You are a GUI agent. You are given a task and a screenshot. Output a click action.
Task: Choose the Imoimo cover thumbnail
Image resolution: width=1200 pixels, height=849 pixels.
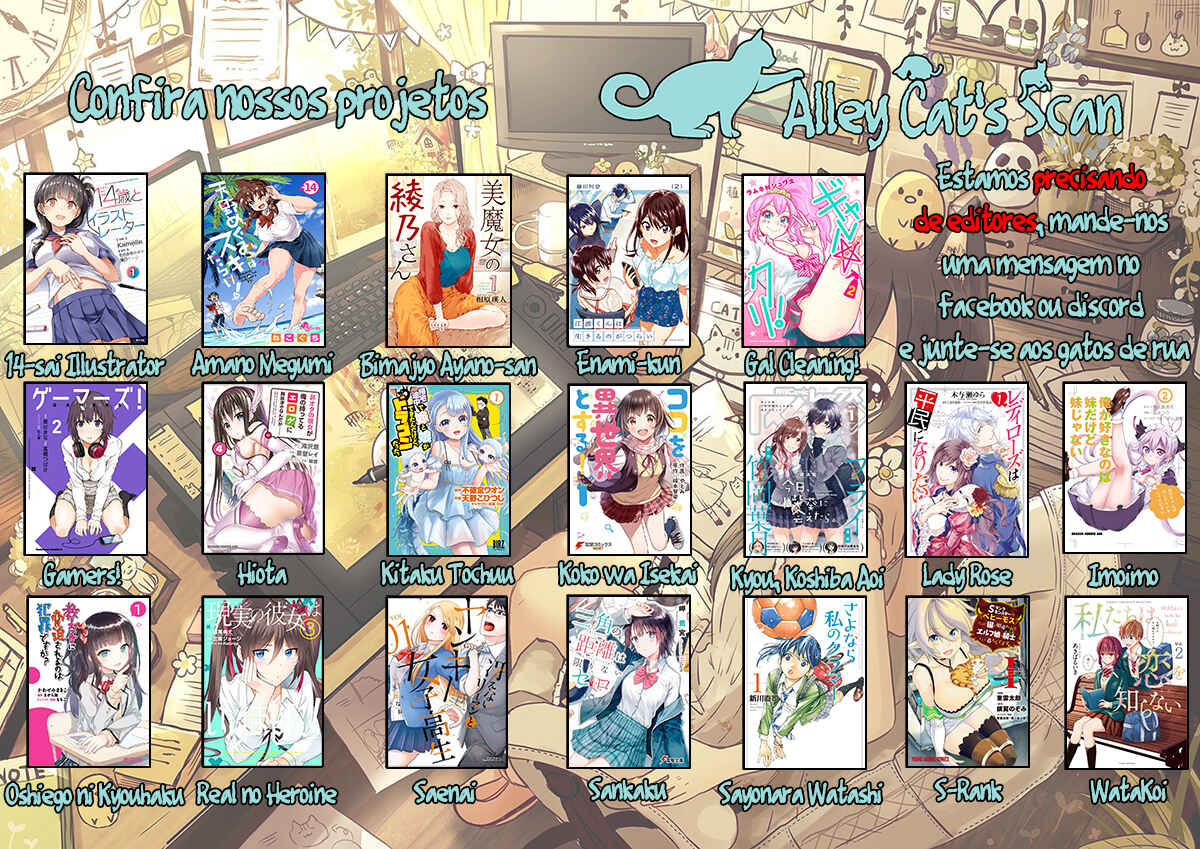tap(1125, 470)
